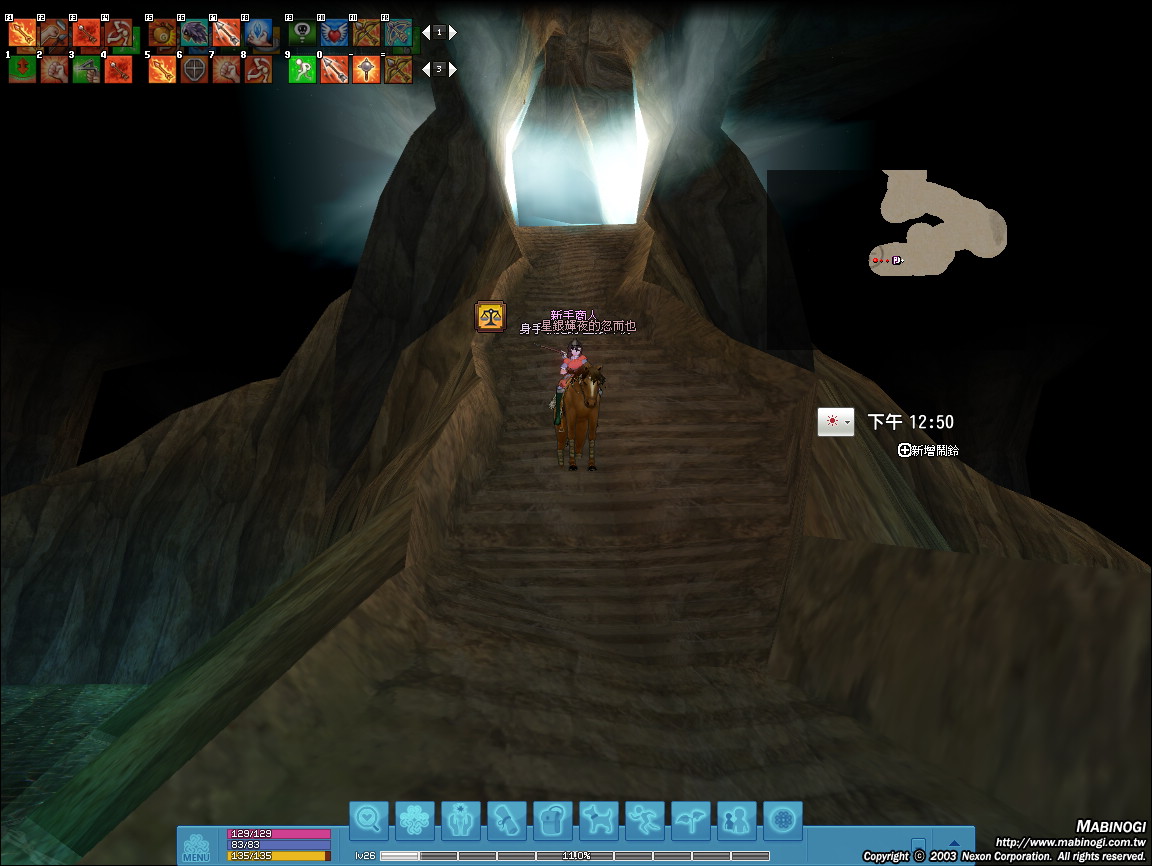Image resolution: width=1152 pixels, height=866 pixels.
Task: Open the backpack inventory
Action: [x=553, y=820]
